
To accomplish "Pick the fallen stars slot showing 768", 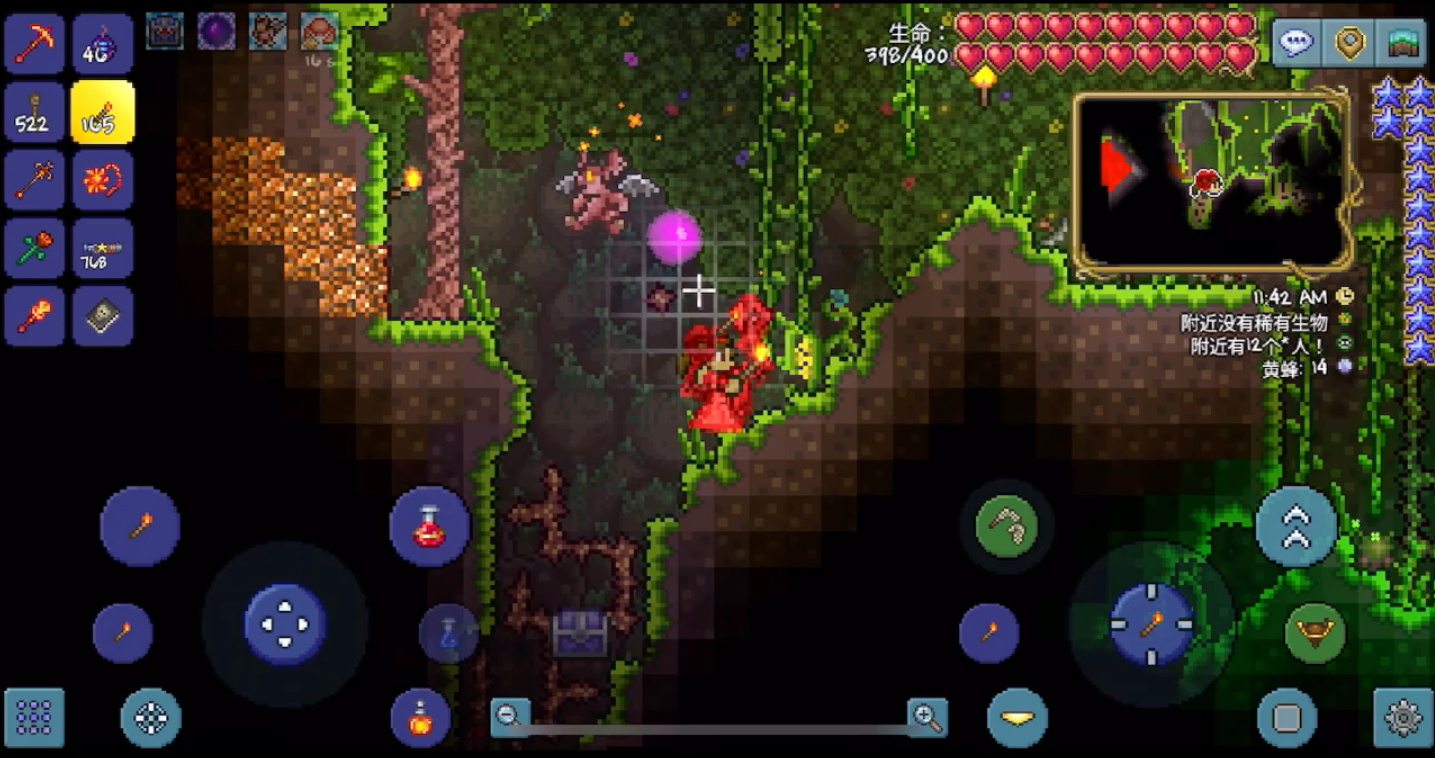I will pyautogui.click(x=102, y=248).
